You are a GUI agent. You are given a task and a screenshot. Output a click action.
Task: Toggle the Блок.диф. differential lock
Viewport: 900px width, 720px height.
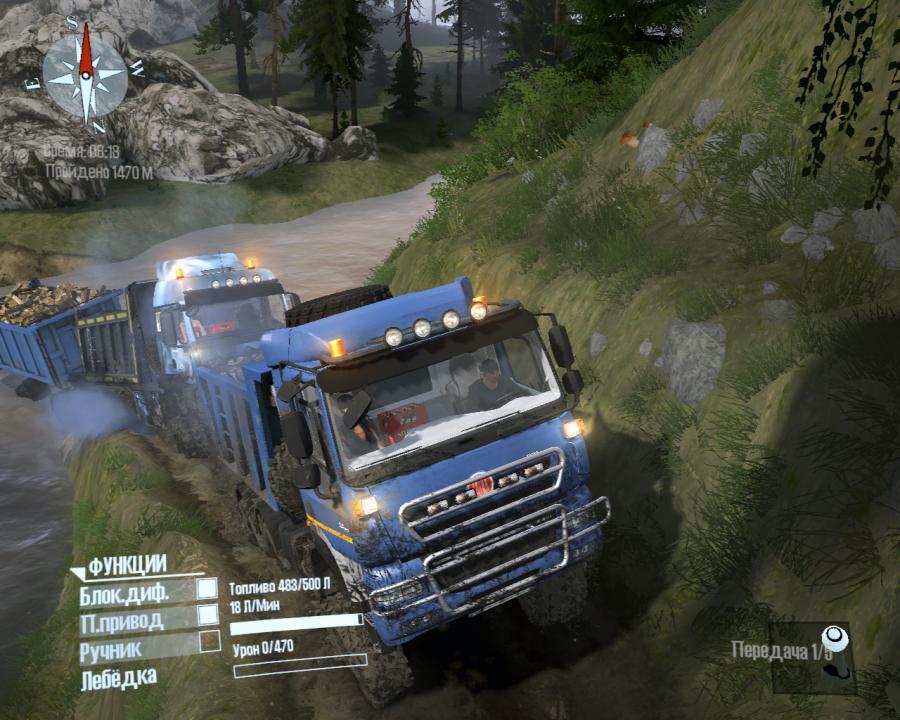tap(207, 590)
